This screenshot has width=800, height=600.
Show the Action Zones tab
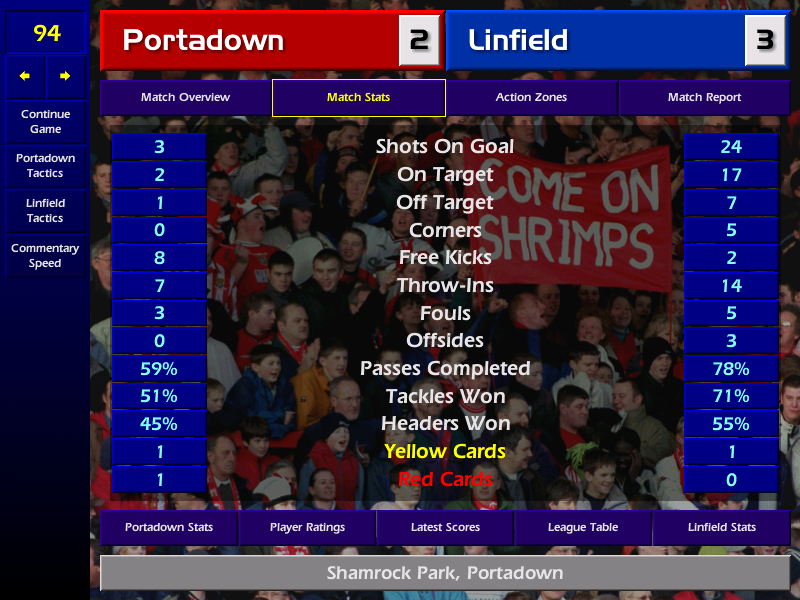point(531,98)
